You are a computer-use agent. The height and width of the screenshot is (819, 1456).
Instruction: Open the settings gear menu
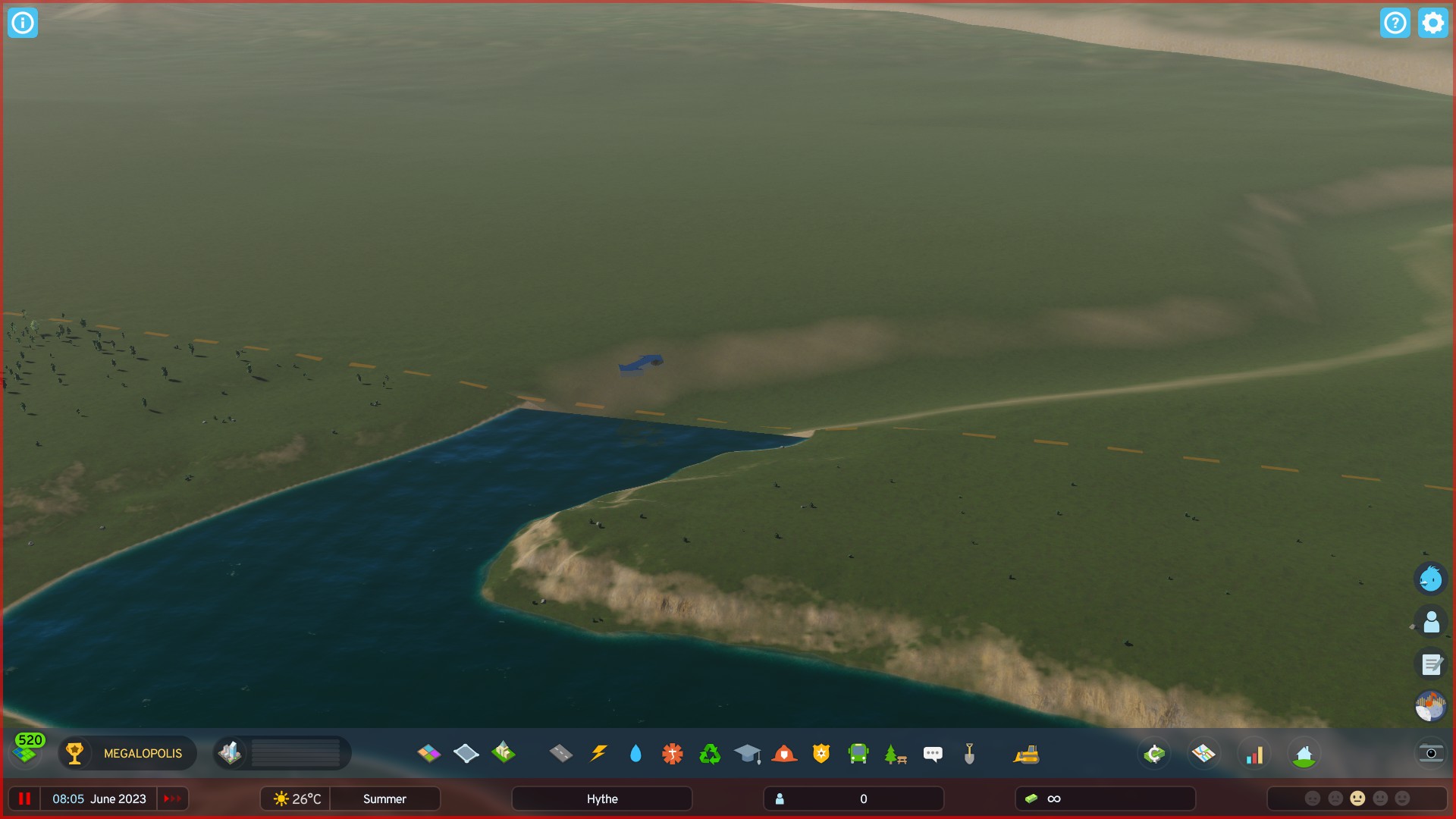[x=1432, y=23]
